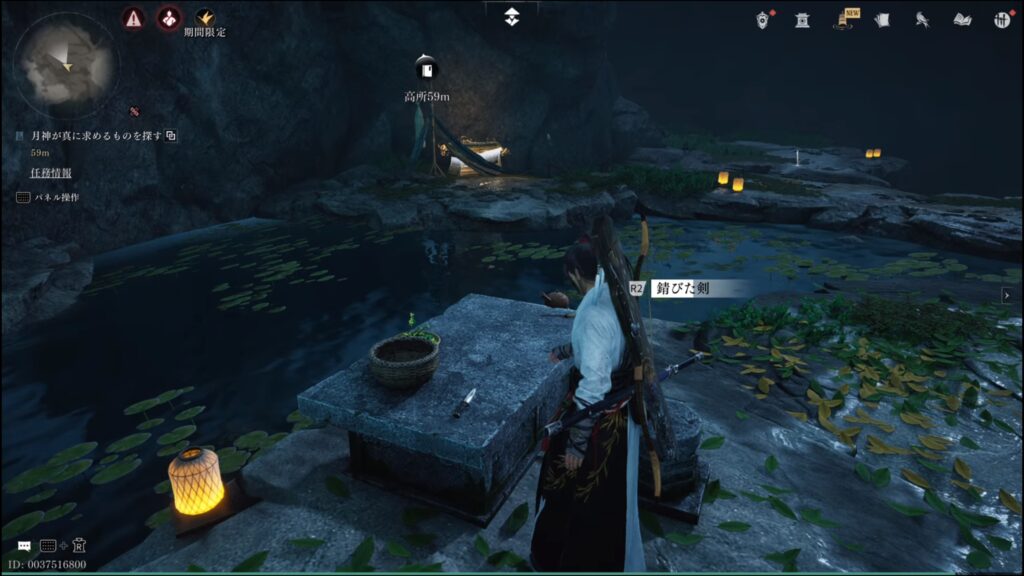Open the round weapons menu icon

(x=1001, y=19)
